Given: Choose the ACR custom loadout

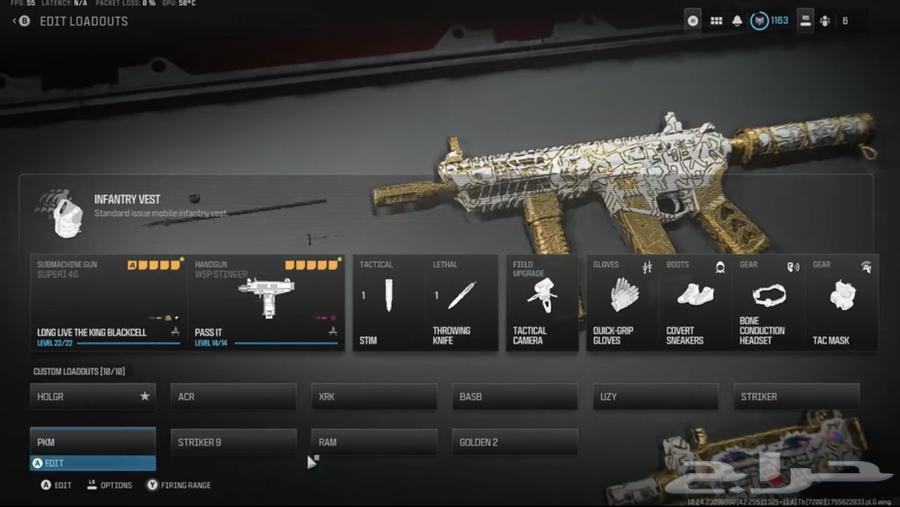Looking at the screenshot, I should click(233, 397).
